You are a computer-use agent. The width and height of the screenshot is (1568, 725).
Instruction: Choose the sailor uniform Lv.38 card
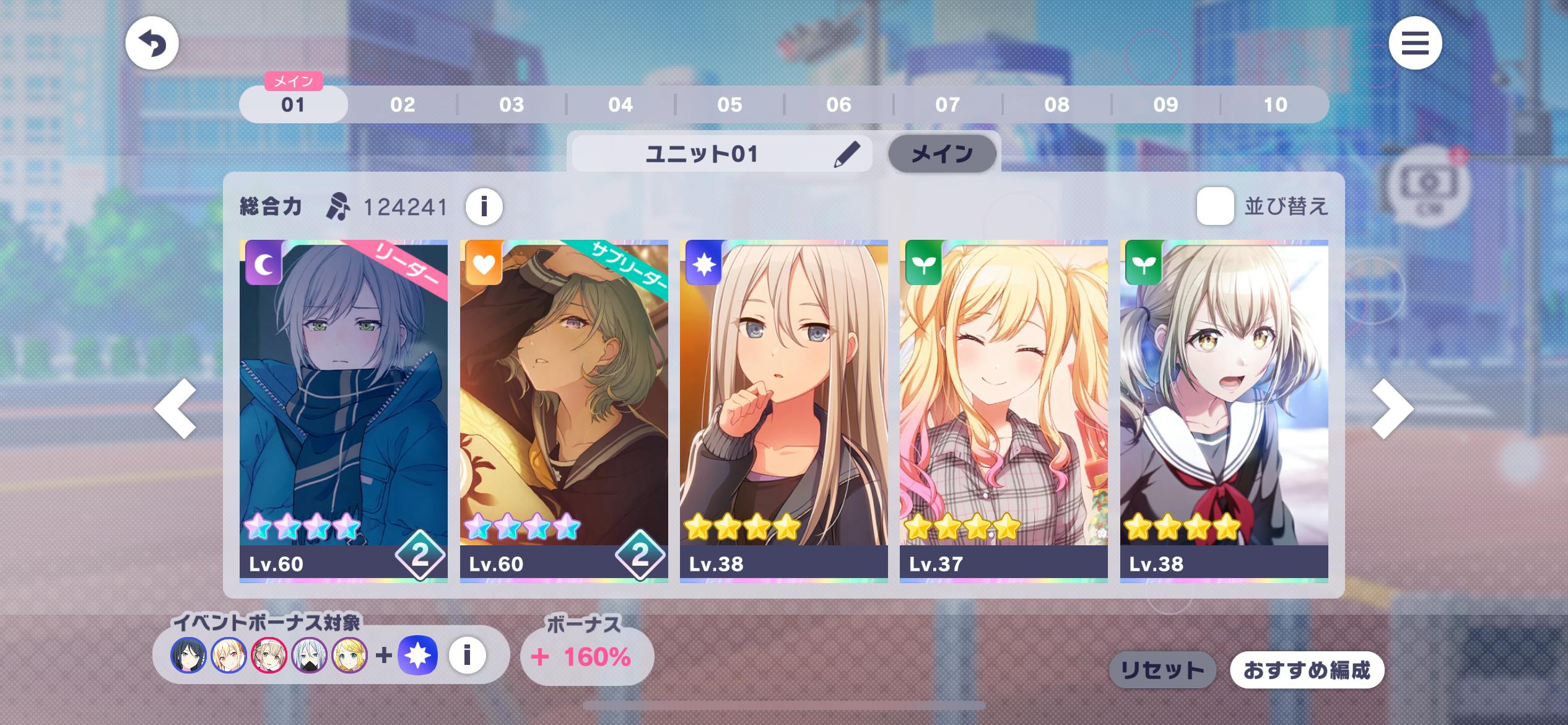(x=1224, y=410)
